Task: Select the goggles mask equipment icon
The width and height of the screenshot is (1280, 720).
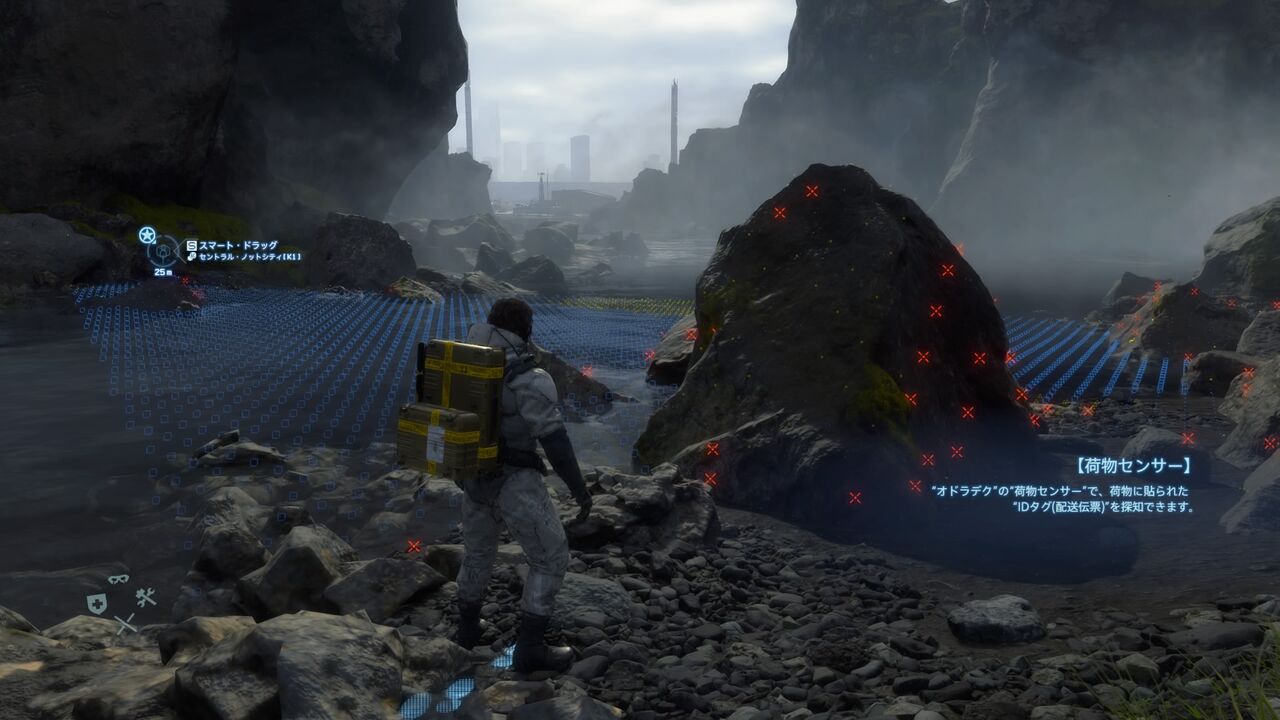Action: pyautogui.click(x=118, y=579)
